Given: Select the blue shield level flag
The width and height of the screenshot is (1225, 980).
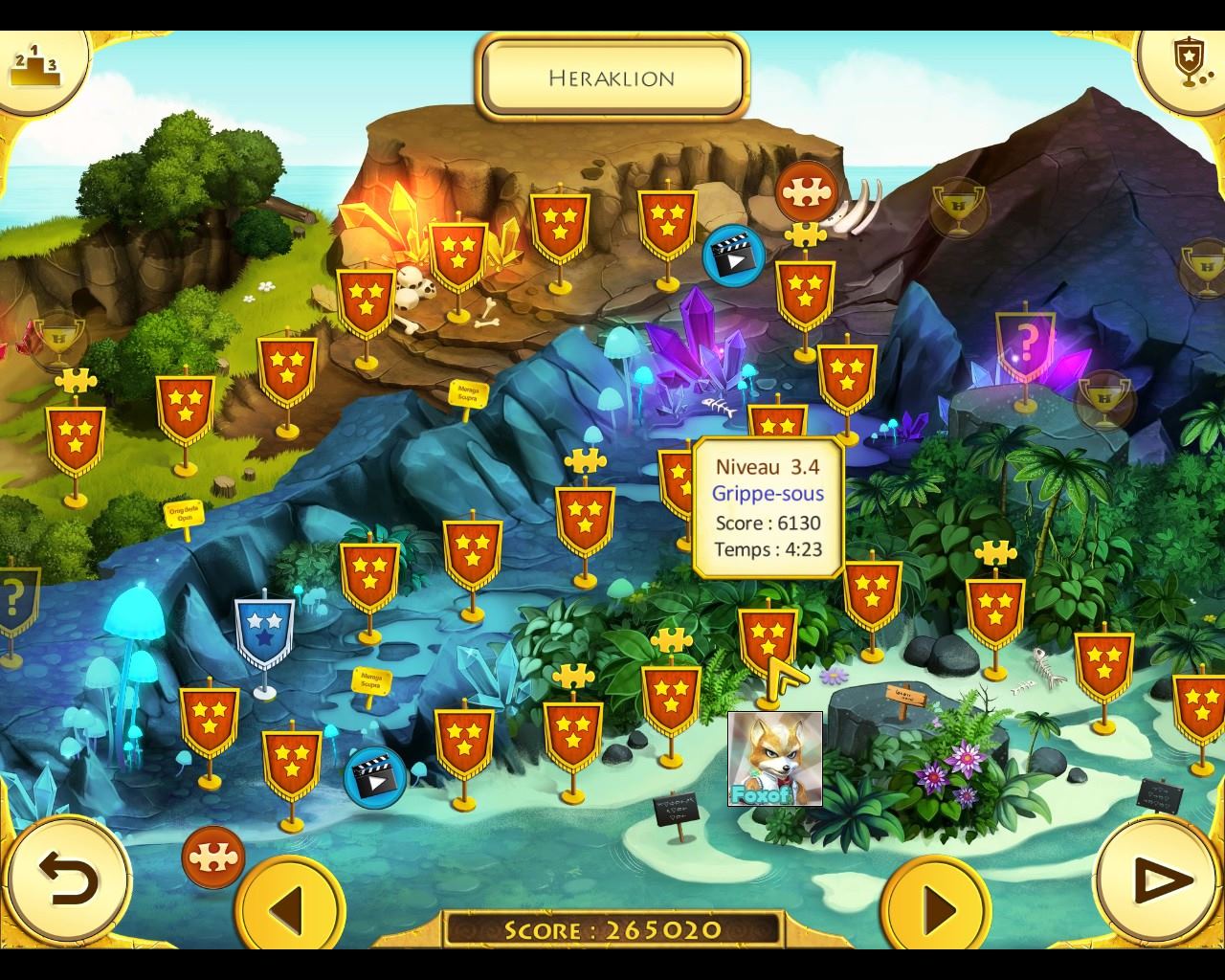Looking at the screenshot, I should [264, 632].
